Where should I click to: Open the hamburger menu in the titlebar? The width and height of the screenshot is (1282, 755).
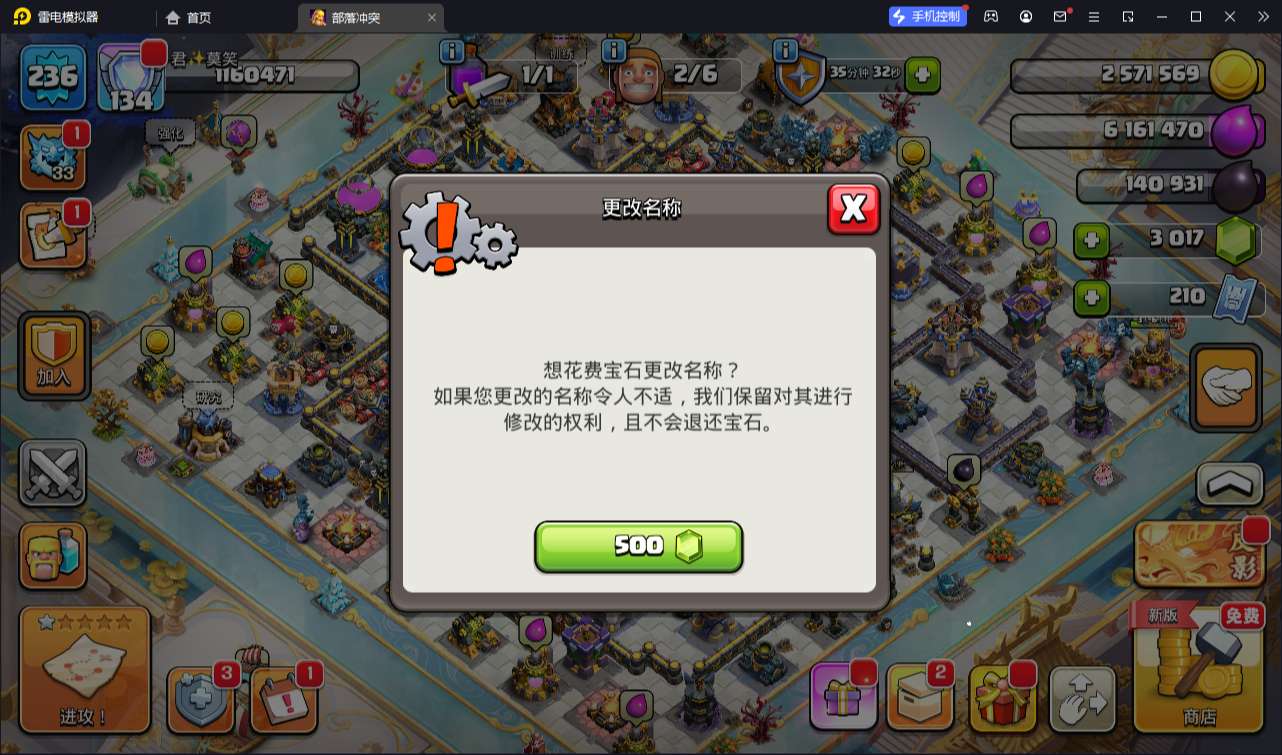point(1096,16)
